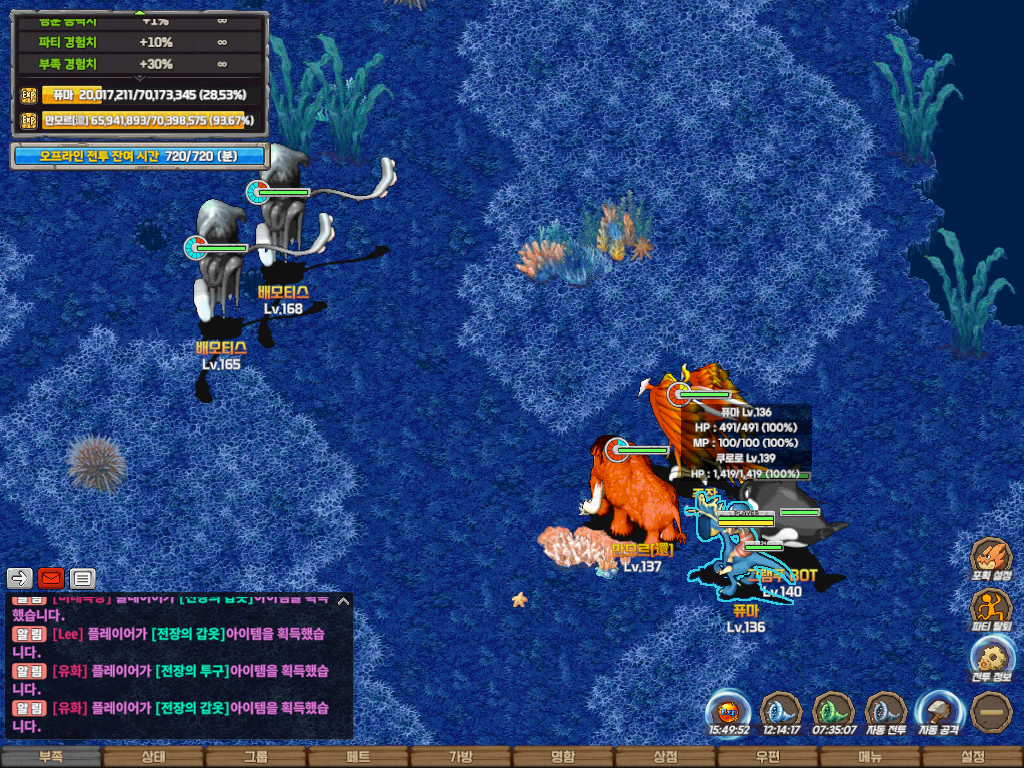This screenshot has height=768, width=1024.
Task: Open the 메뉴 button on bottom bar
Action: point(870,757)
